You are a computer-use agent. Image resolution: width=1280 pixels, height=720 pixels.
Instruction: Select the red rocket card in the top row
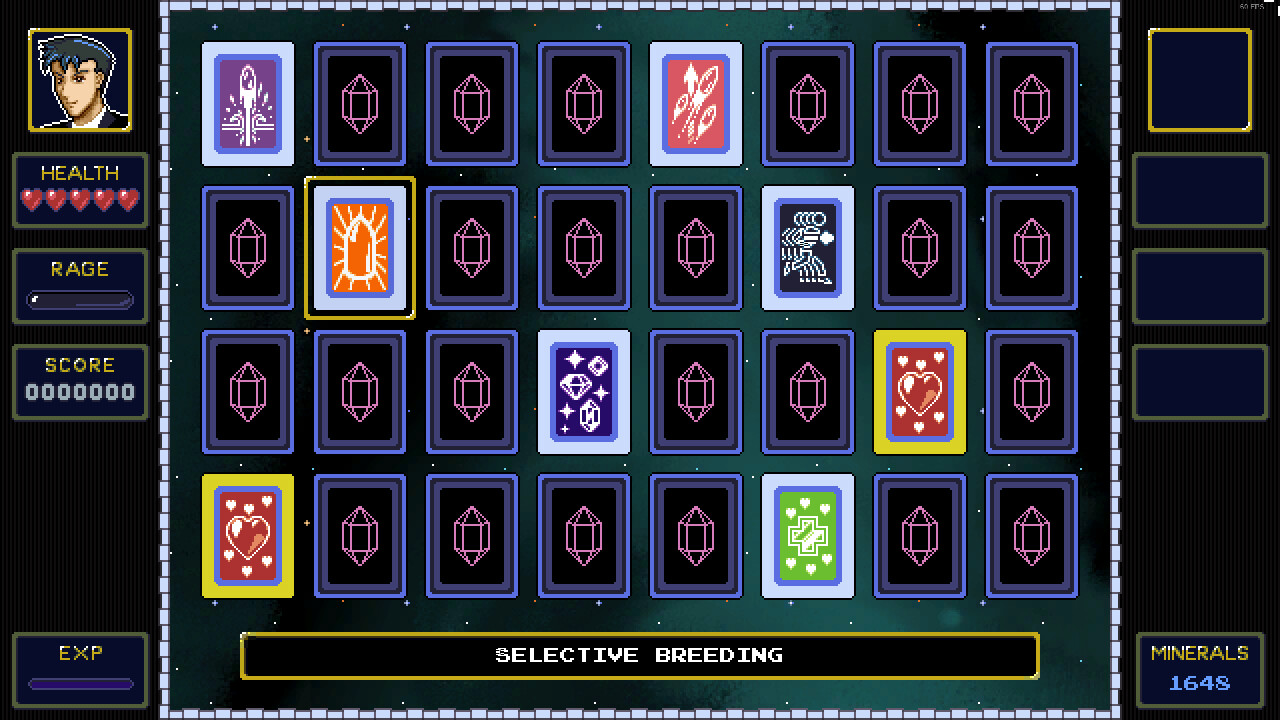tap(695, 103)
